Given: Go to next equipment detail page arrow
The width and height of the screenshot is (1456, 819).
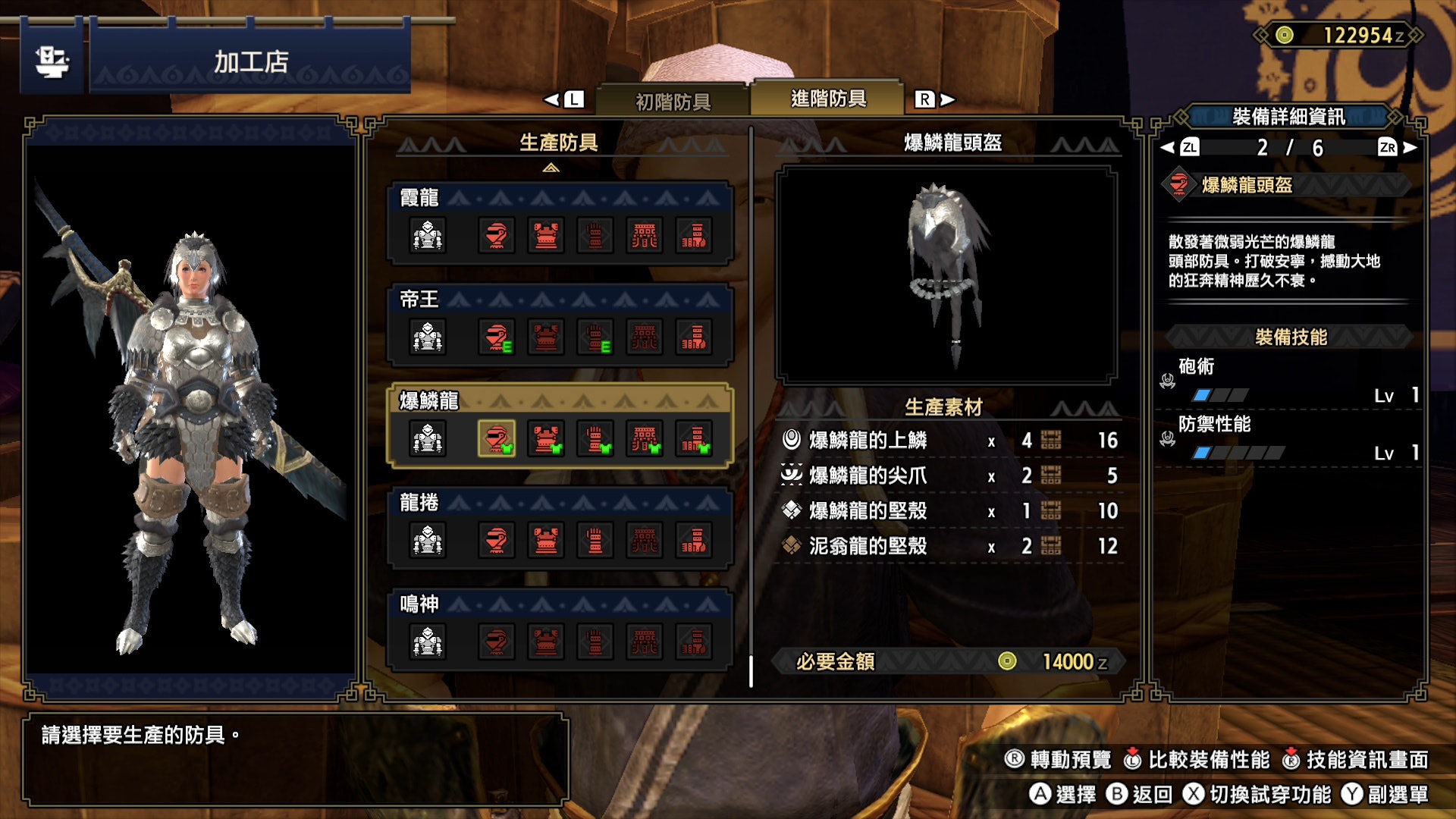Looking at the screenshot, I should coord(1409,148).
